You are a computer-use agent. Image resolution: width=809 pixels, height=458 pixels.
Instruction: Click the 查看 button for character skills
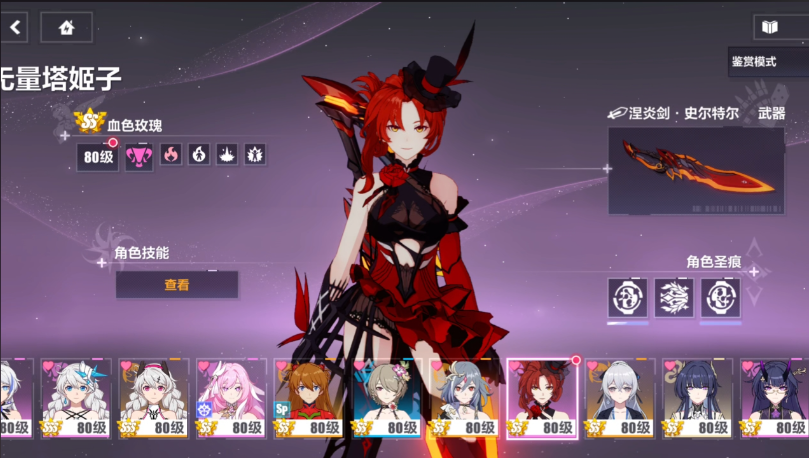tap(177, 285)
